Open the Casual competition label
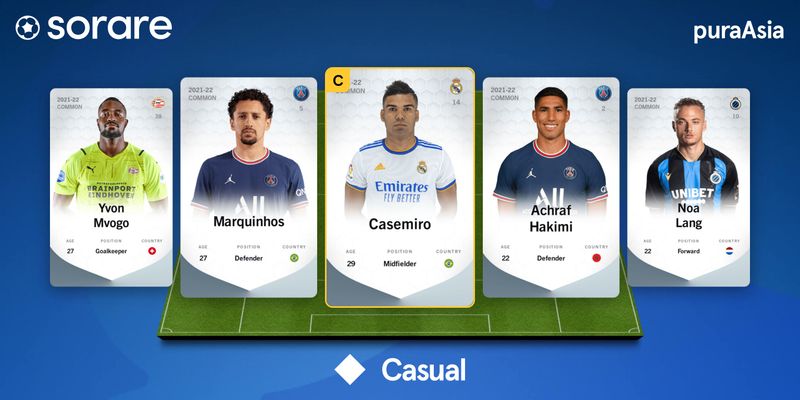Screen dimensions: 800x400 [x=401, y=370]
